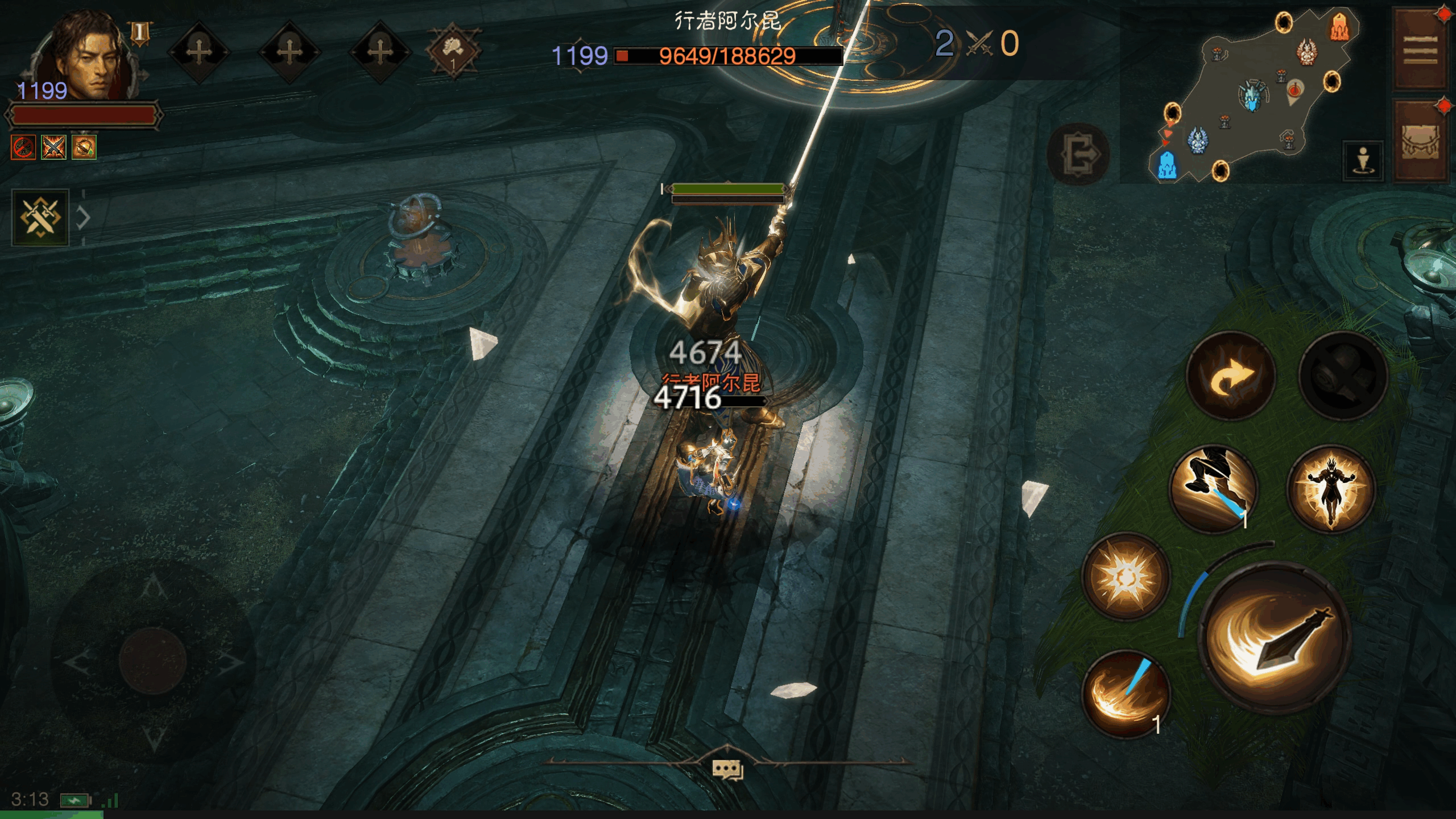
Task: Open the chat bubble at the bottom
Action: [727, 770]
